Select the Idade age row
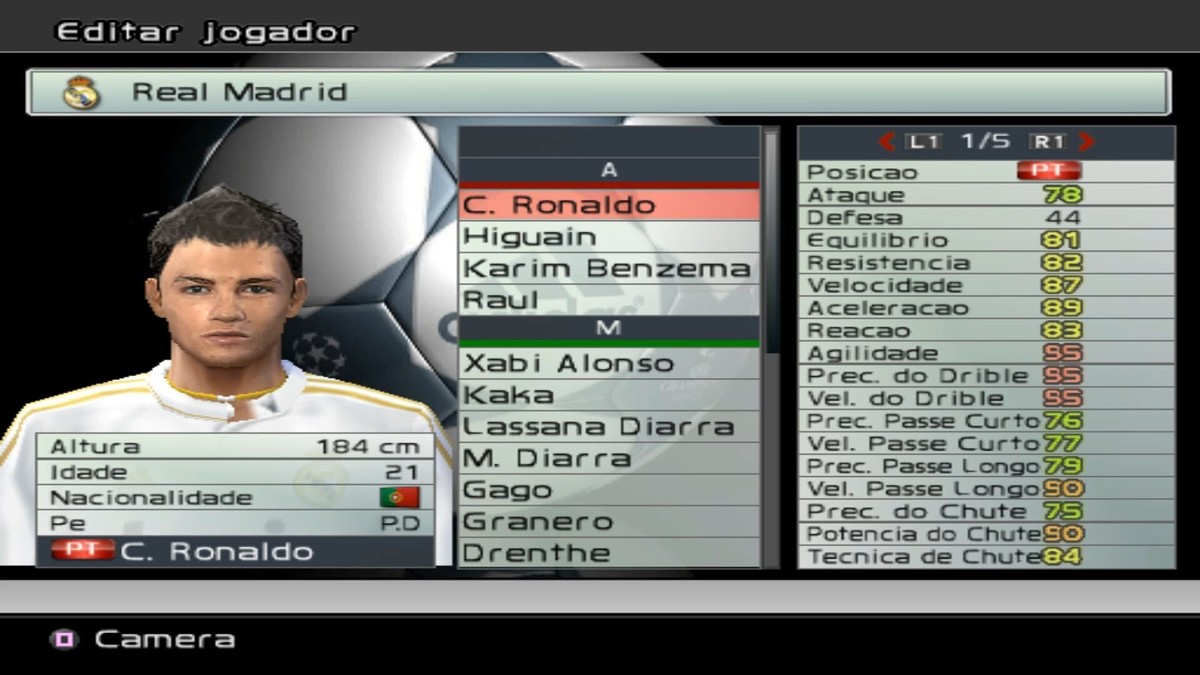 tap(235, 472)
